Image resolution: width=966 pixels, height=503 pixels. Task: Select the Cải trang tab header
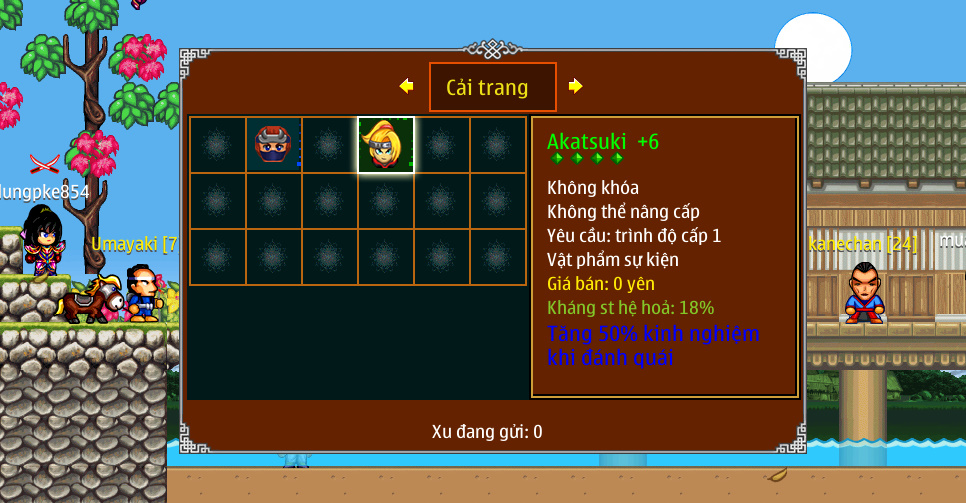(x=492, y=87)
